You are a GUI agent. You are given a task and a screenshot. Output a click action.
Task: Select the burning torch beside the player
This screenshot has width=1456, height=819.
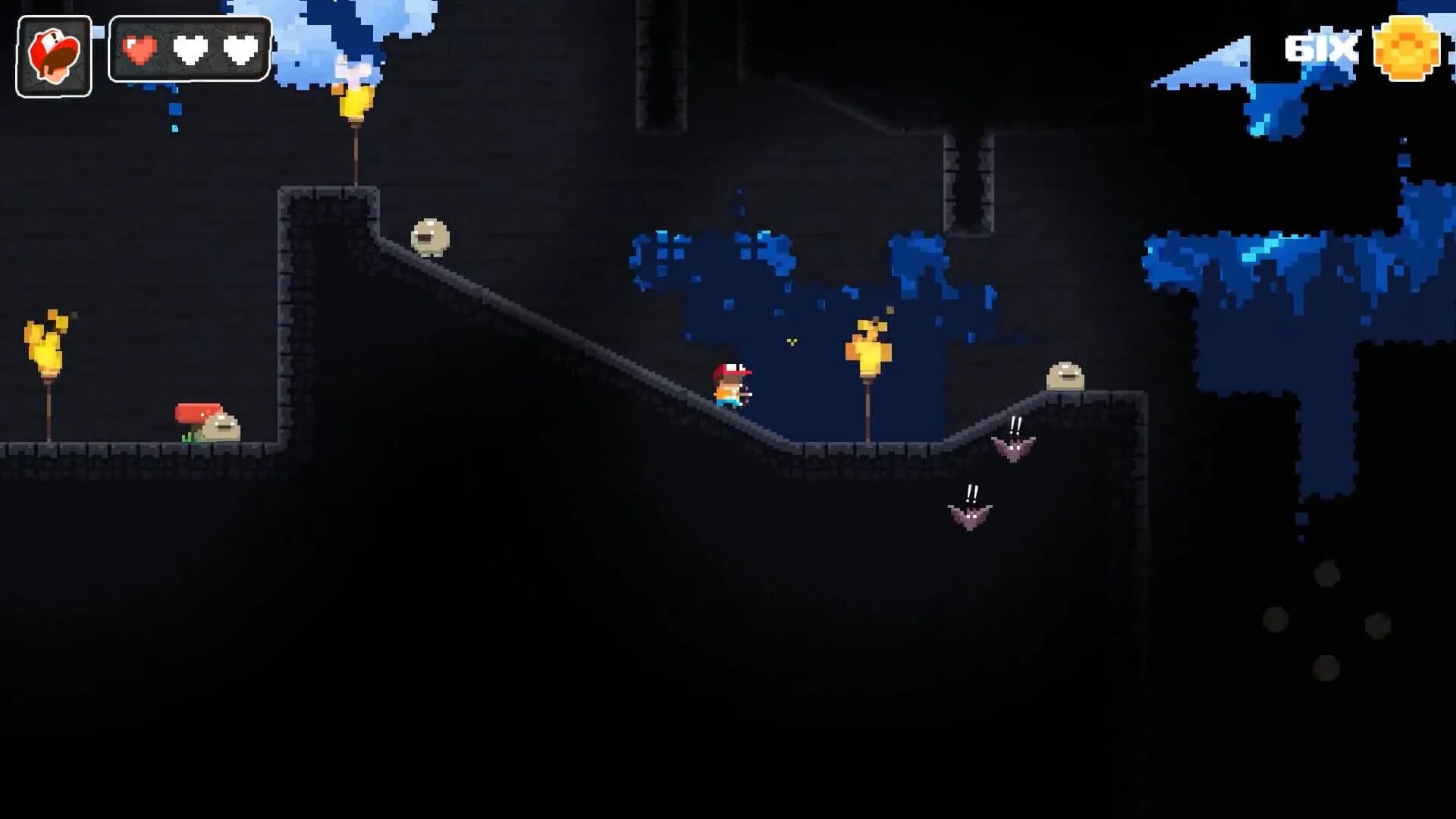tap(869, 349)
